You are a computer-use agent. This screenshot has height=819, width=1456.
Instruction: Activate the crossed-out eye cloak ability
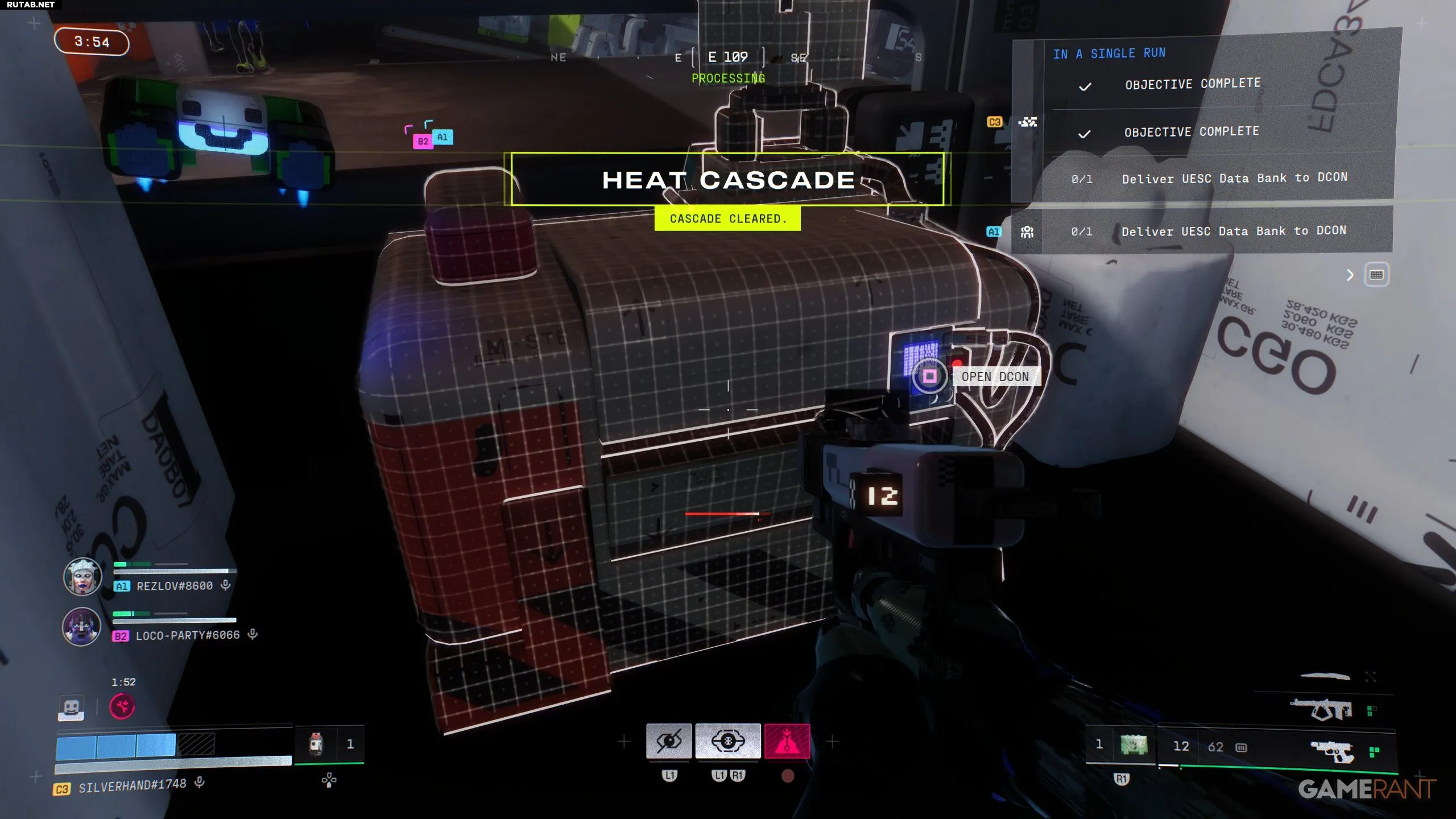(x=669, y=741)
